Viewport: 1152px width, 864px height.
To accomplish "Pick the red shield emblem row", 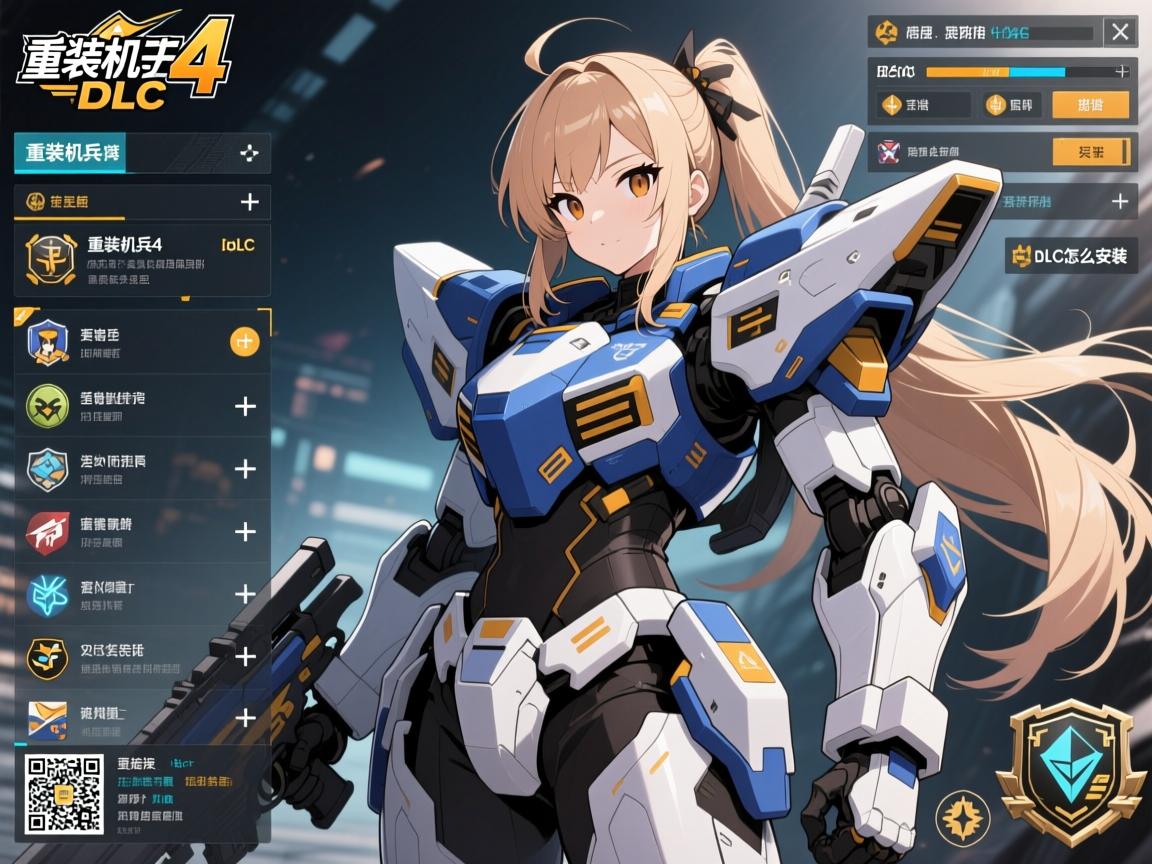I will 142,532.
